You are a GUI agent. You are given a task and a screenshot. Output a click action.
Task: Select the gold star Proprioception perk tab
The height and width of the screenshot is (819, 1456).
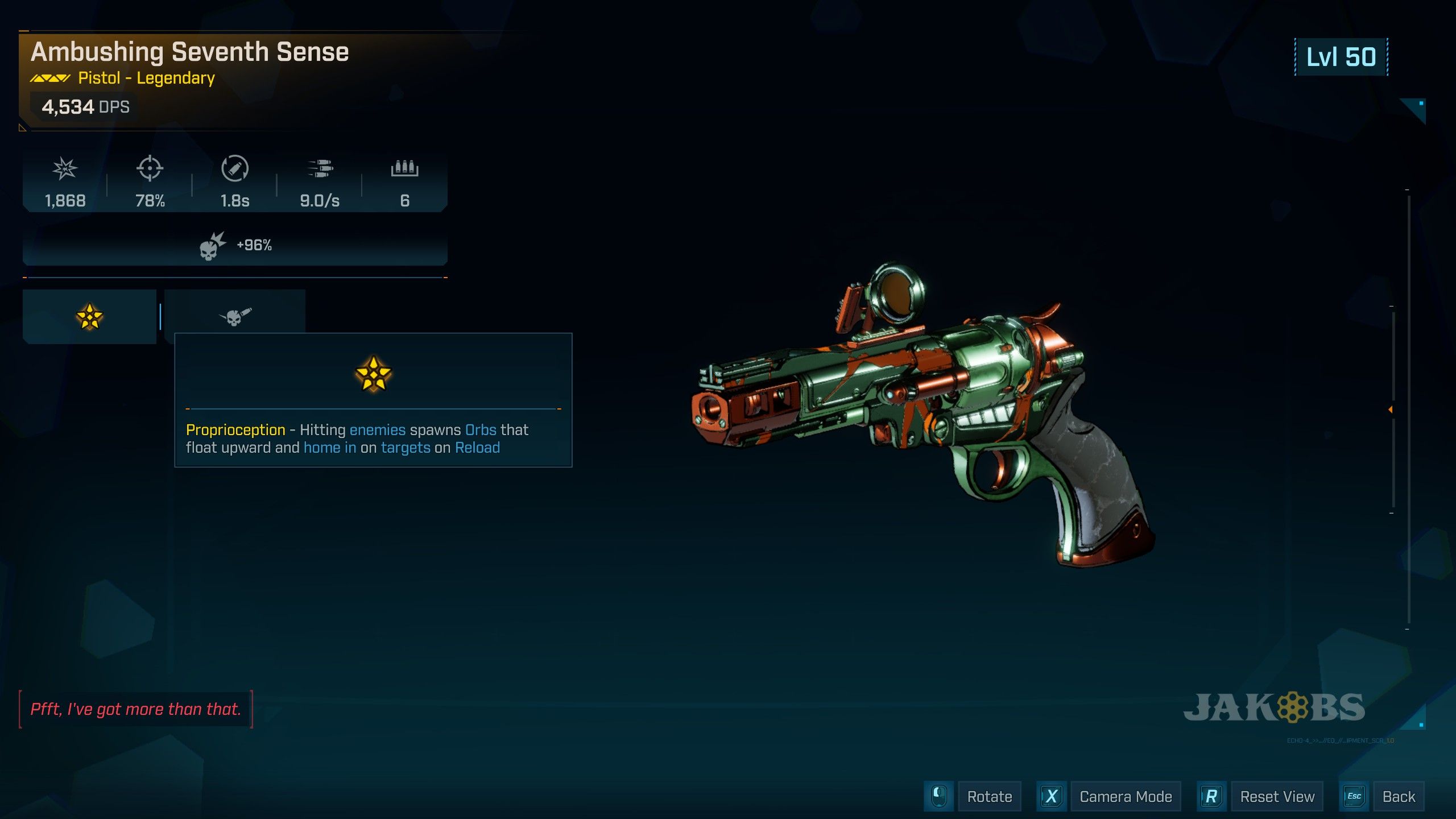point(89,316)
